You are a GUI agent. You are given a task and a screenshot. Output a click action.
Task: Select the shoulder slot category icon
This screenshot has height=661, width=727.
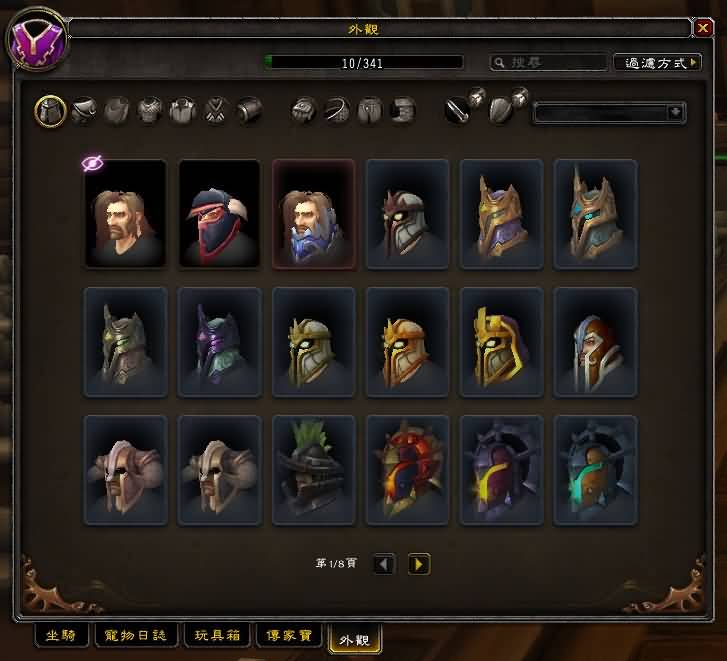coord(84,111)
